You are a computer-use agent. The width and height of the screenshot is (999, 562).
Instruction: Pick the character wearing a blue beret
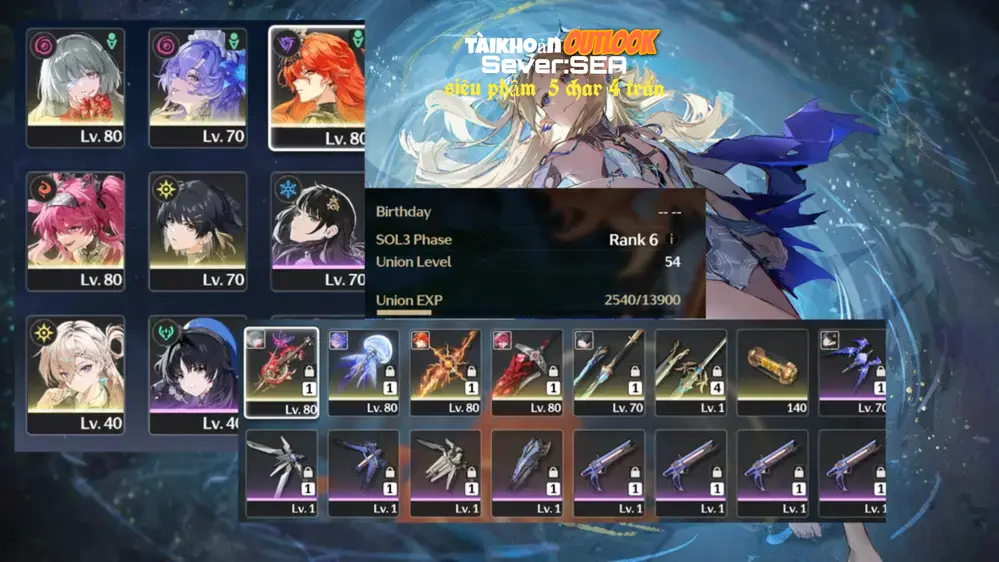click(x=198, y=374)
